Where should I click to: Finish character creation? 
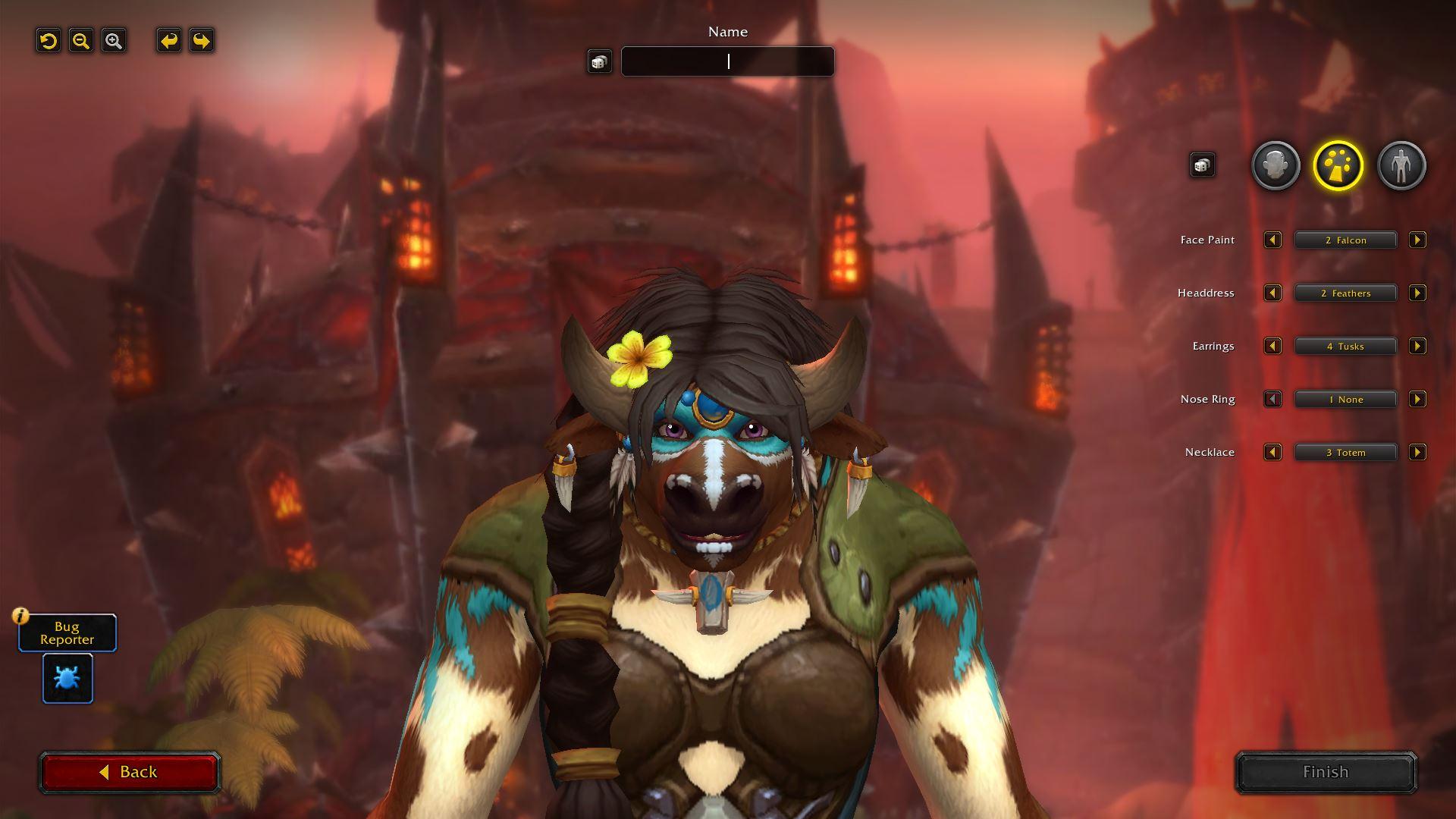coord(1326,772)
